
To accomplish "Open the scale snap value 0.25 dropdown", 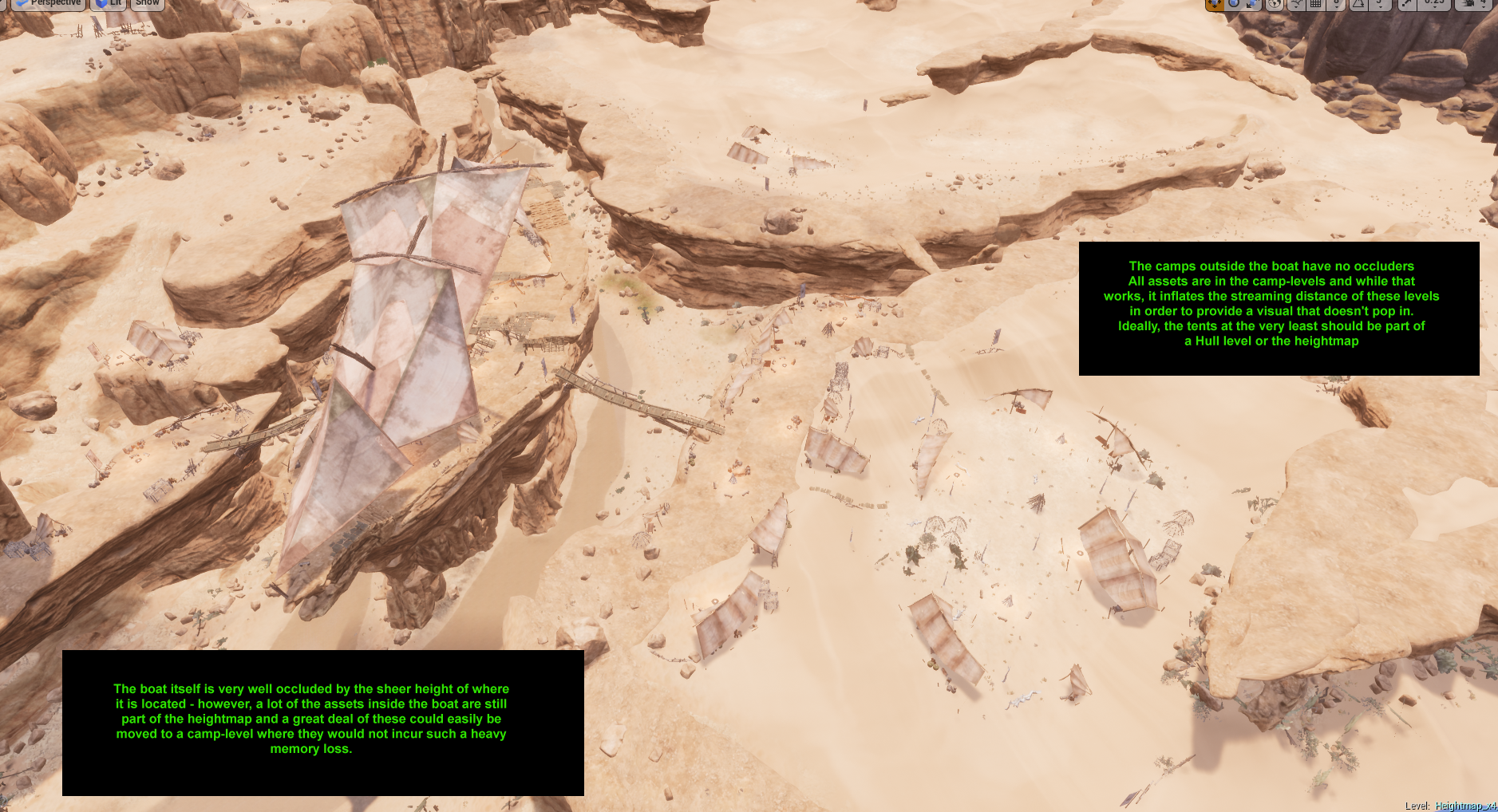I will pos(1434,4).
